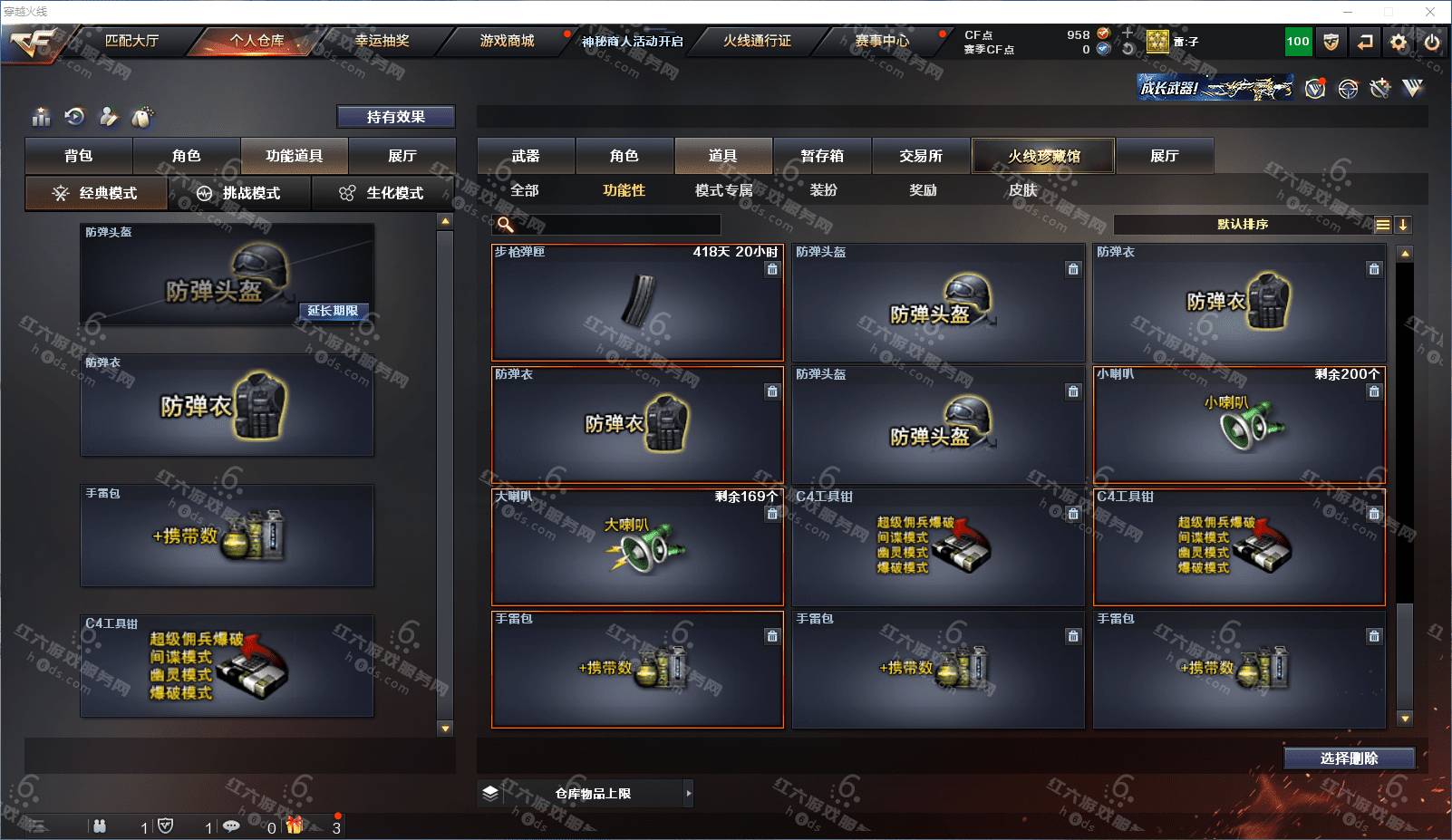Image resolution: width=1452 pixels, height=840 pixels.
Task: Go to 游戏商城 shop
Action: tap(507, 41)
